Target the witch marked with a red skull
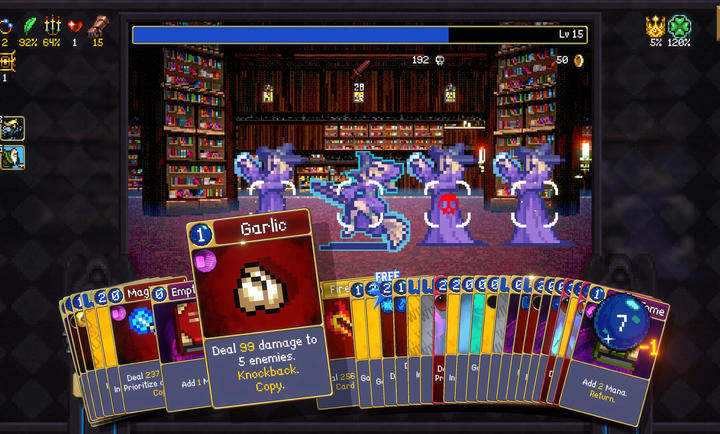 click(447, 202)
